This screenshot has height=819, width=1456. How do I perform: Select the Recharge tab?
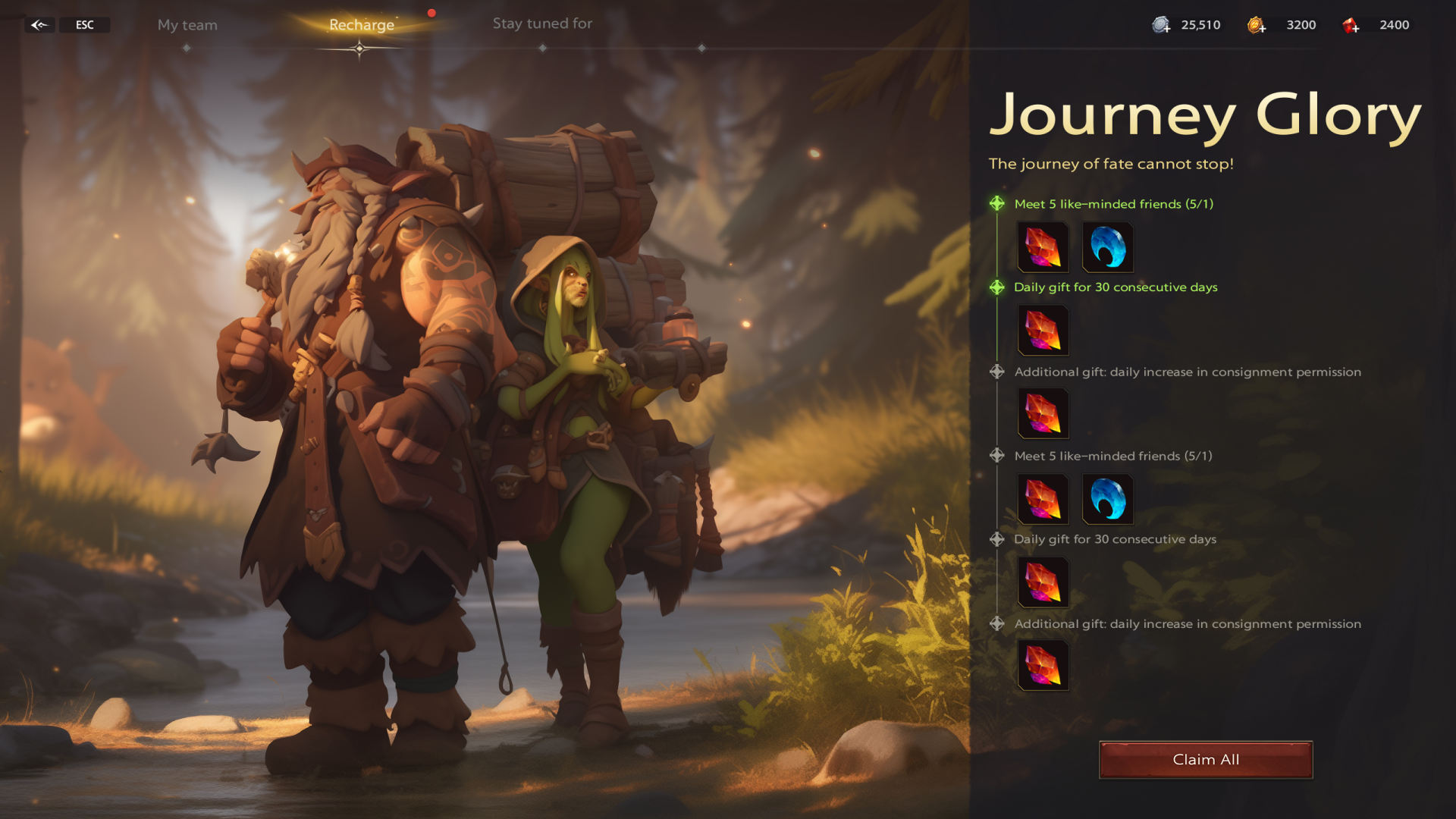362,25
